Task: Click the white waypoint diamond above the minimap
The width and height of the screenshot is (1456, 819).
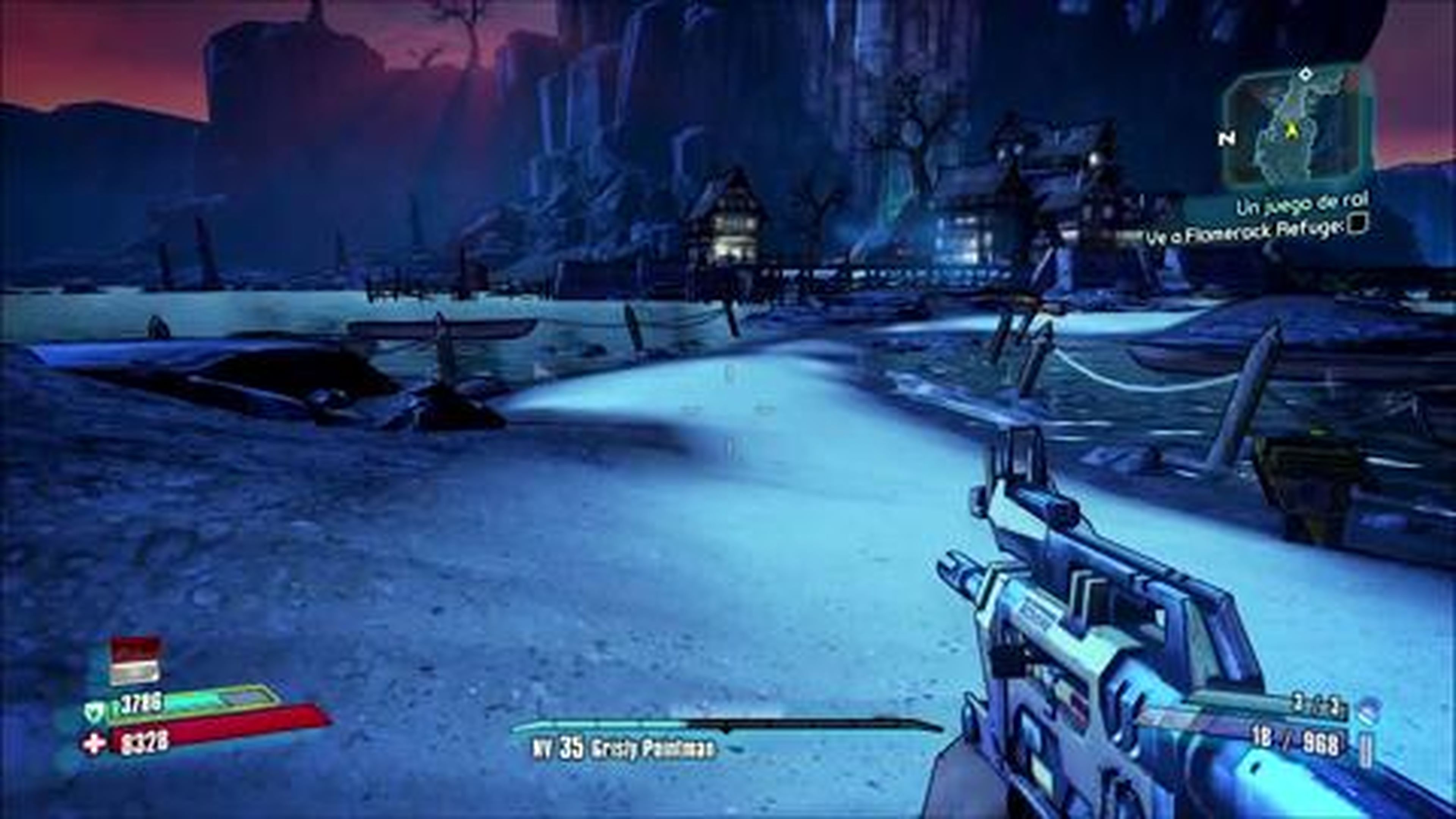Action: point(1305,75)
